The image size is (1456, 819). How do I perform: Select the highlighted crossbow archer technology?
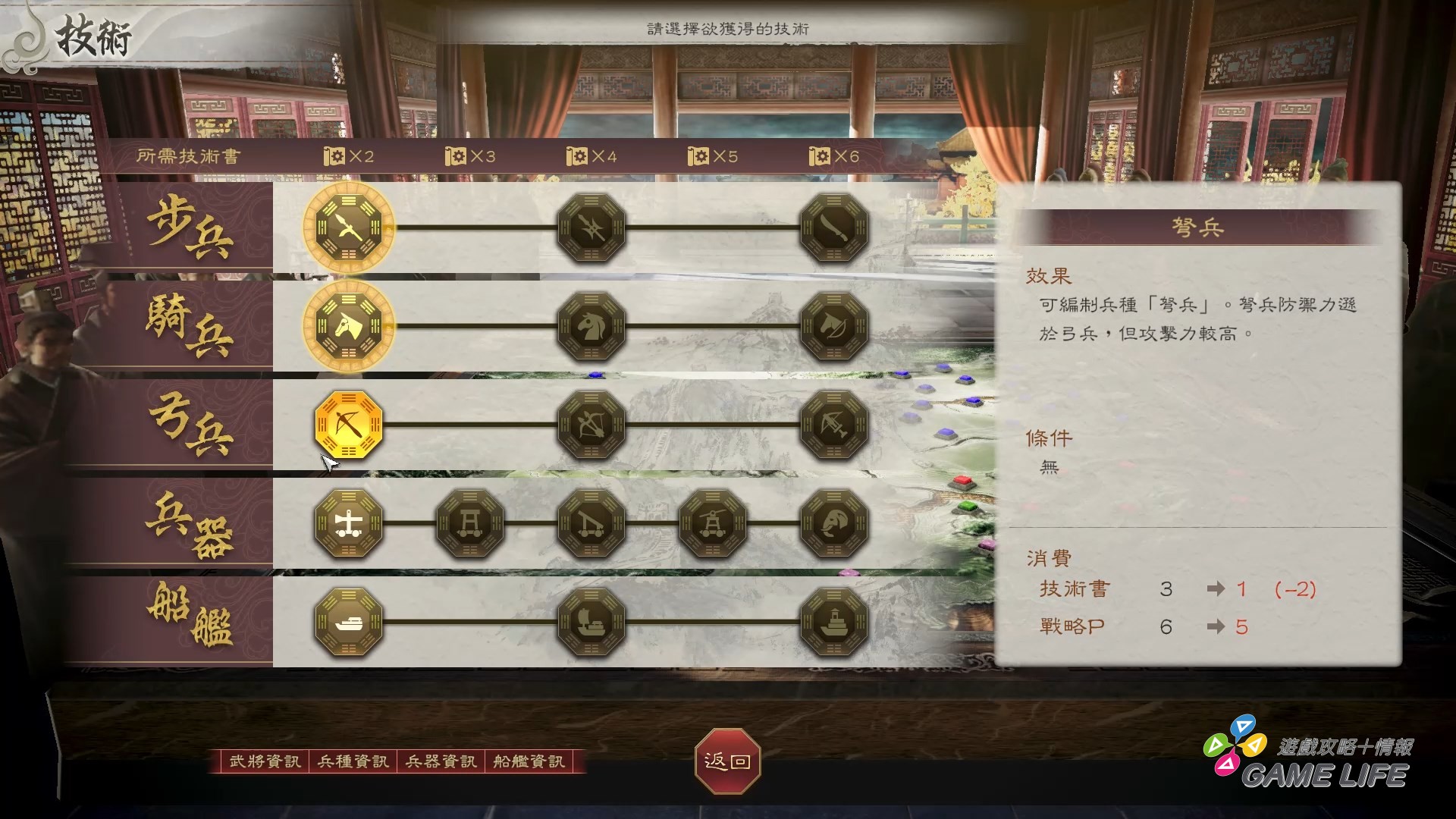pyautogui.click(x=347, y=427)
